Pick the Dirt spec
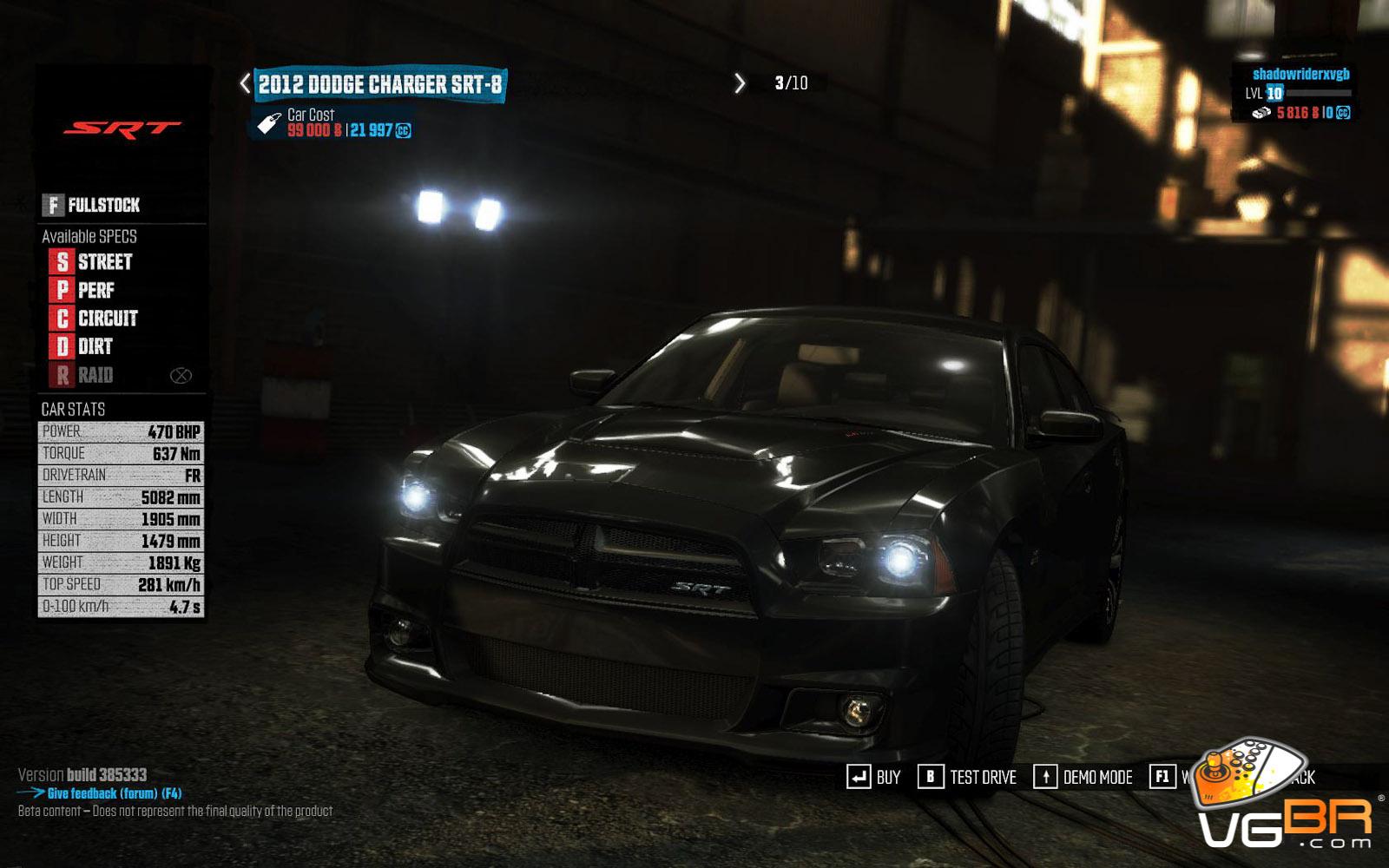Viewport: 1389px width, 868px height. point(83,347)
